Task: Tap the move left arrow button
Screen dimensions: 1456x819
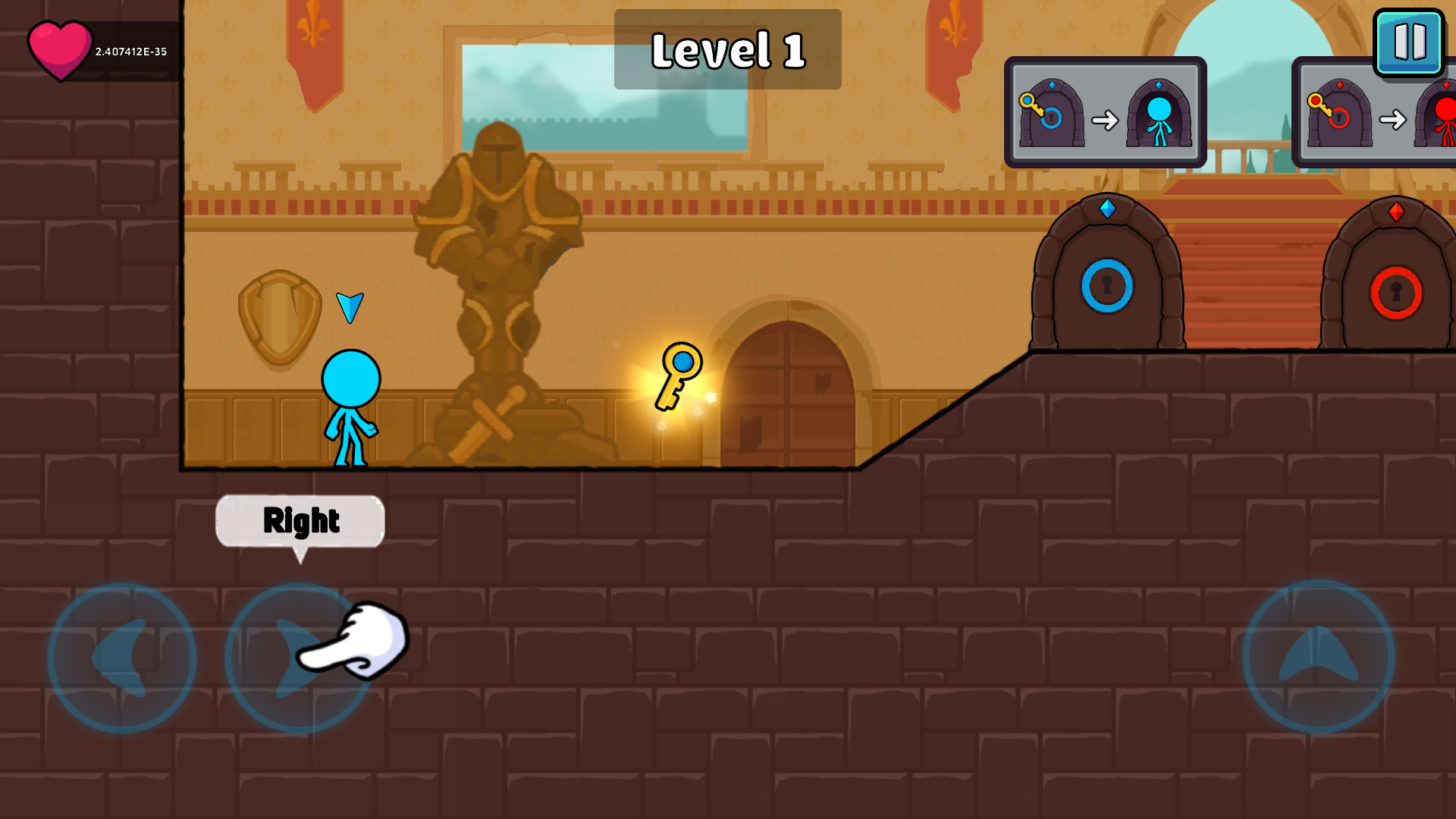Action: click(122, 658)
